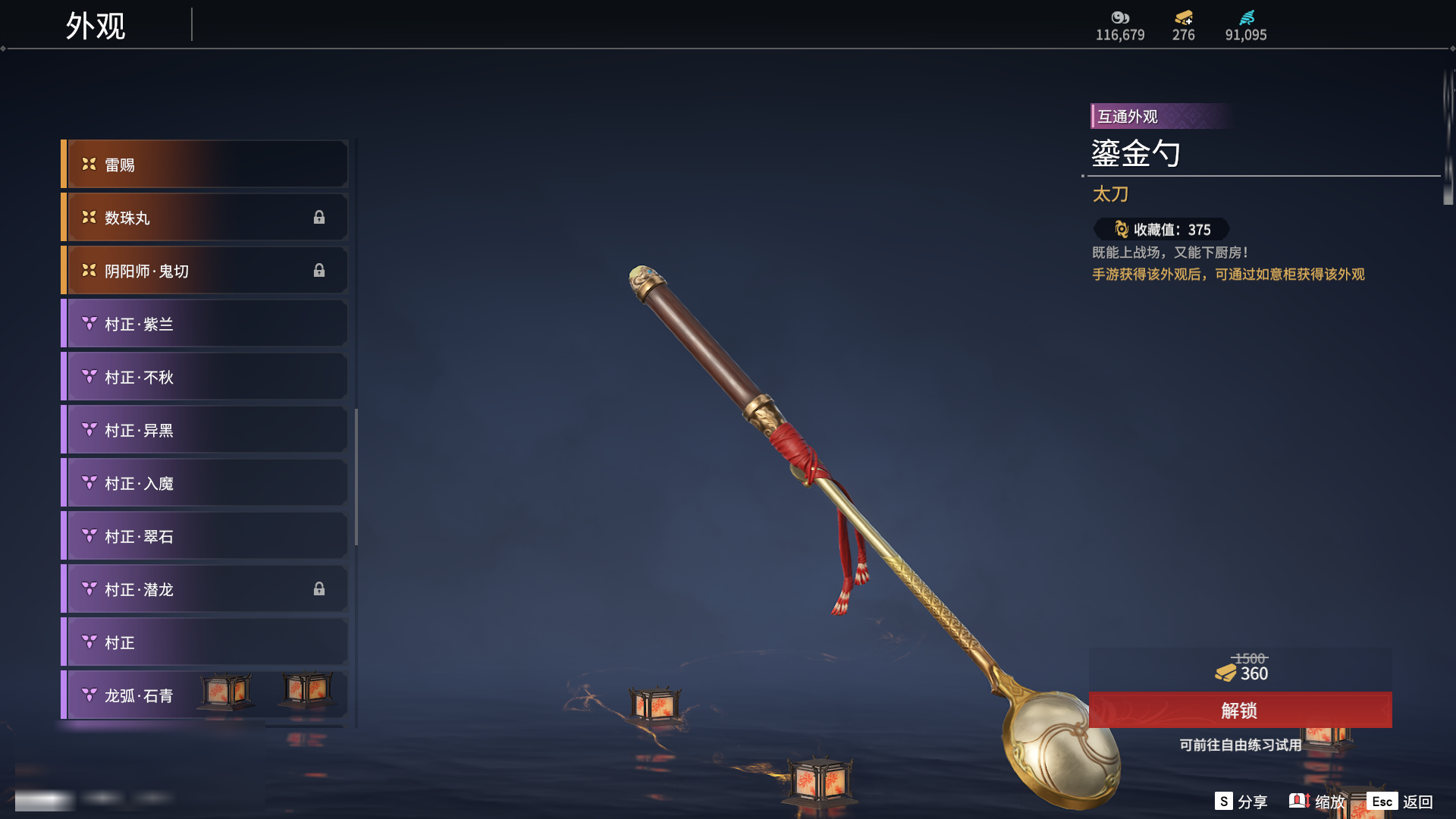Select the 村正·不秋 skin
The height and width of the screenshot is (819, 1456).
coord(205,377)
